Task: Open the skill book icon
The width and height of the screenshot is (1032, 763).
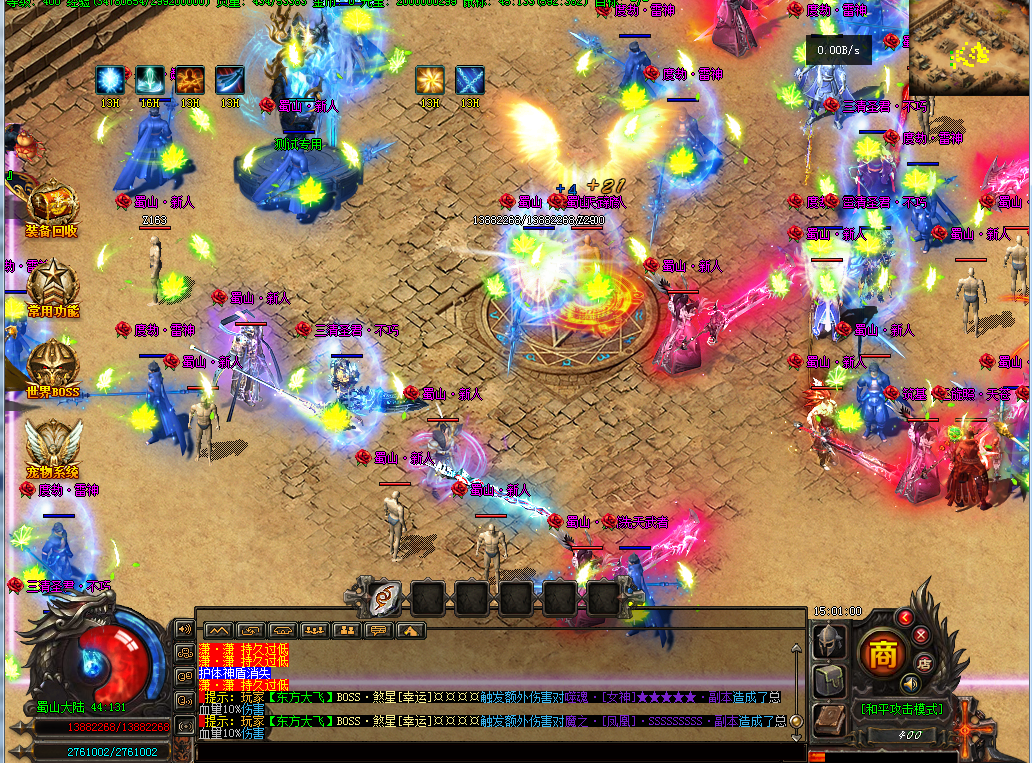Action: point(829,719)
